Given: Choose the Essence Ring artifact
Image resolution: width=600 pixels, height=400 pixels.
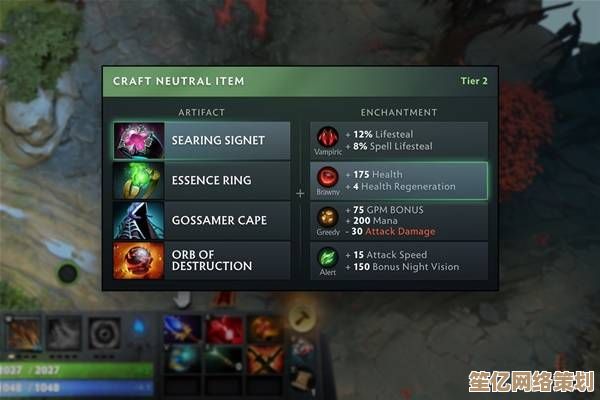Looking at the screenshot, I should [202, 181].
